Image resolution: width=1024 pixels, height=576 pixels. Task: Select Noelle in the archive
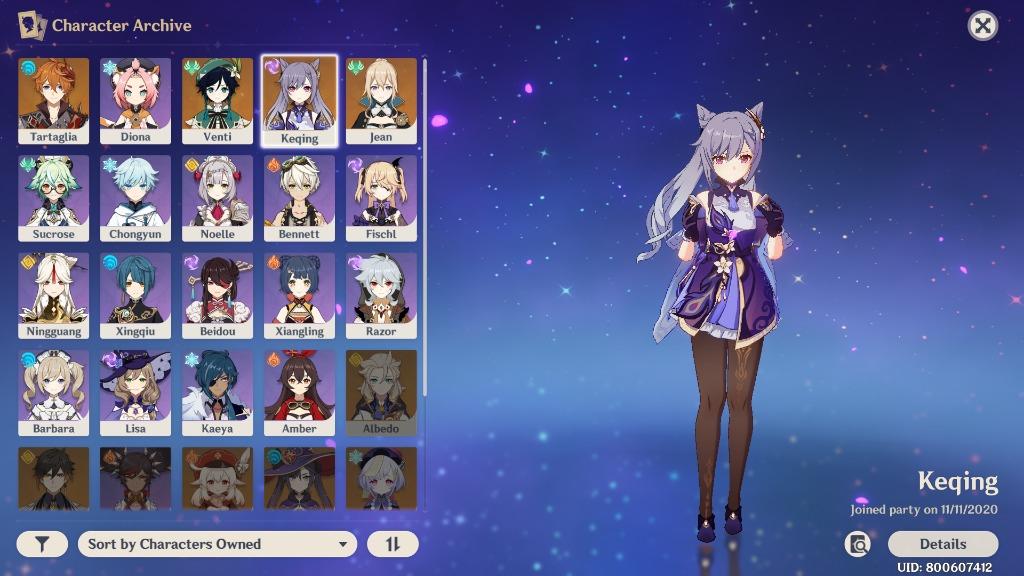coord(217,197)
